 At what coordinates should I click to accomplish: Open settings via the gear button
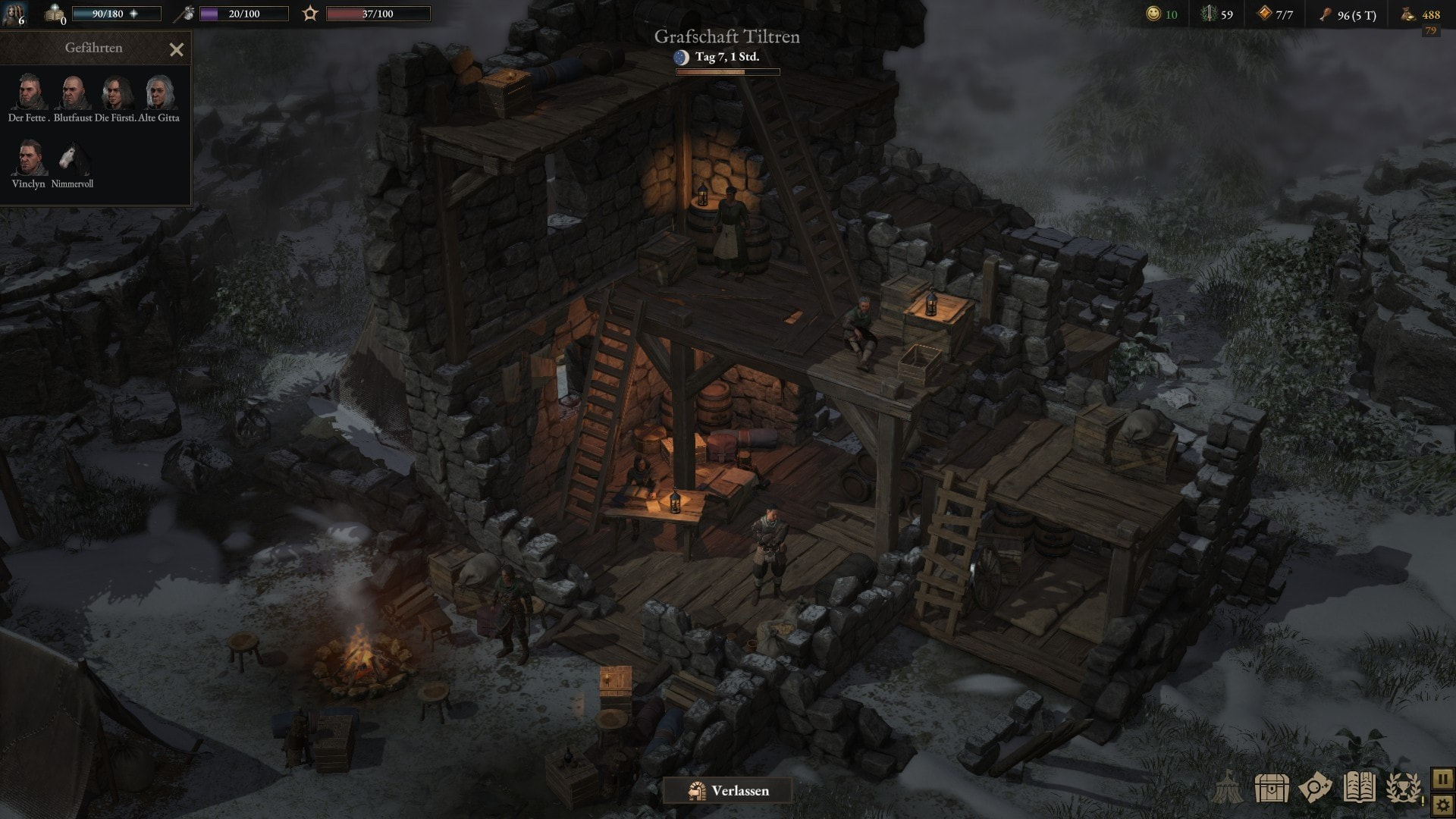[1442, 804]
